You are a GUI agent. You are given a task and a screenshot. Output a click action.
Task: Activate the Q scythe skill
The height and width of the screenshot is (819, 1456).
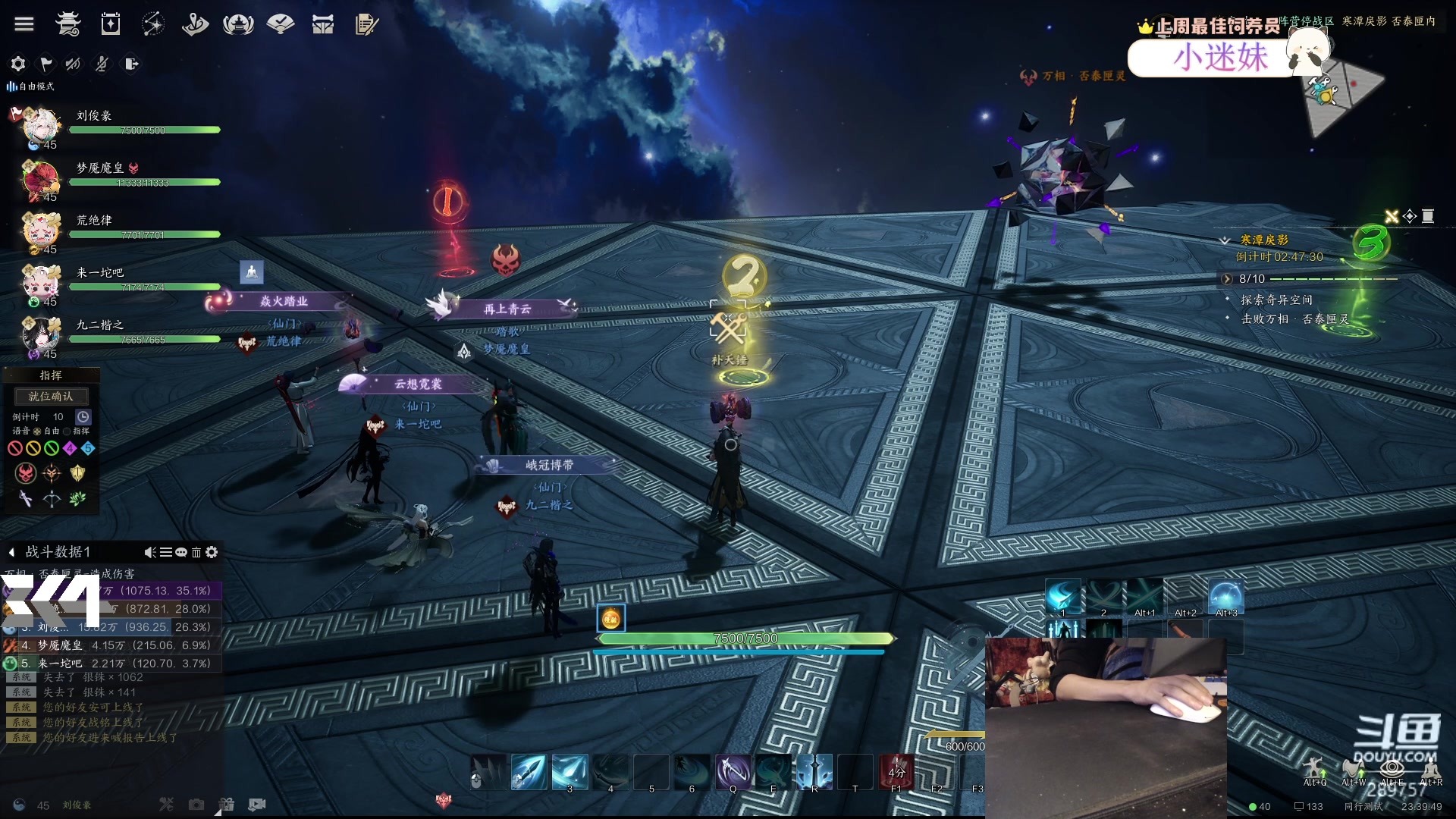click(733, 772)
